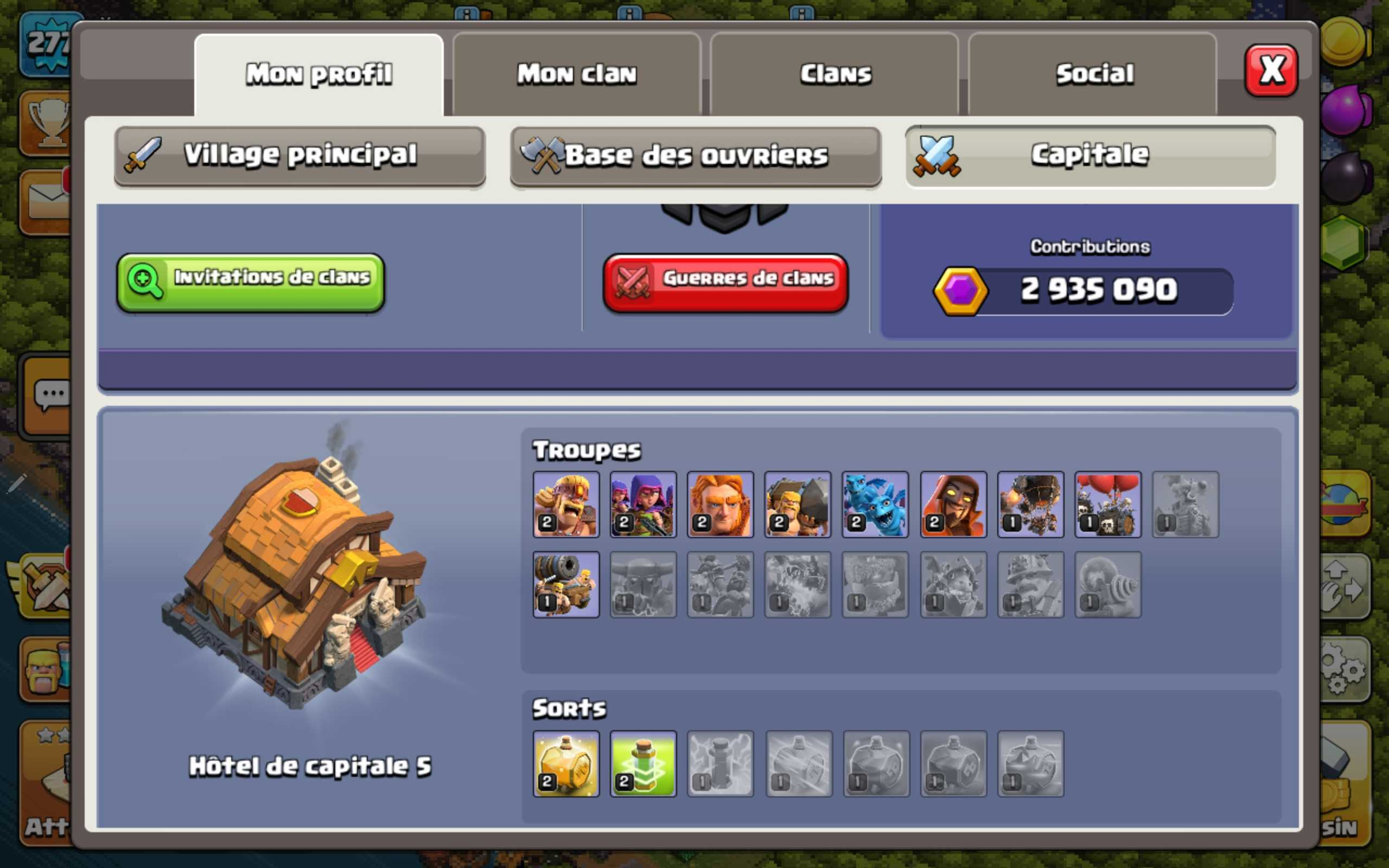Open the Cannon Cart troop icon
The width and height of the screenshot is (1389, 868).
point(565,585)
